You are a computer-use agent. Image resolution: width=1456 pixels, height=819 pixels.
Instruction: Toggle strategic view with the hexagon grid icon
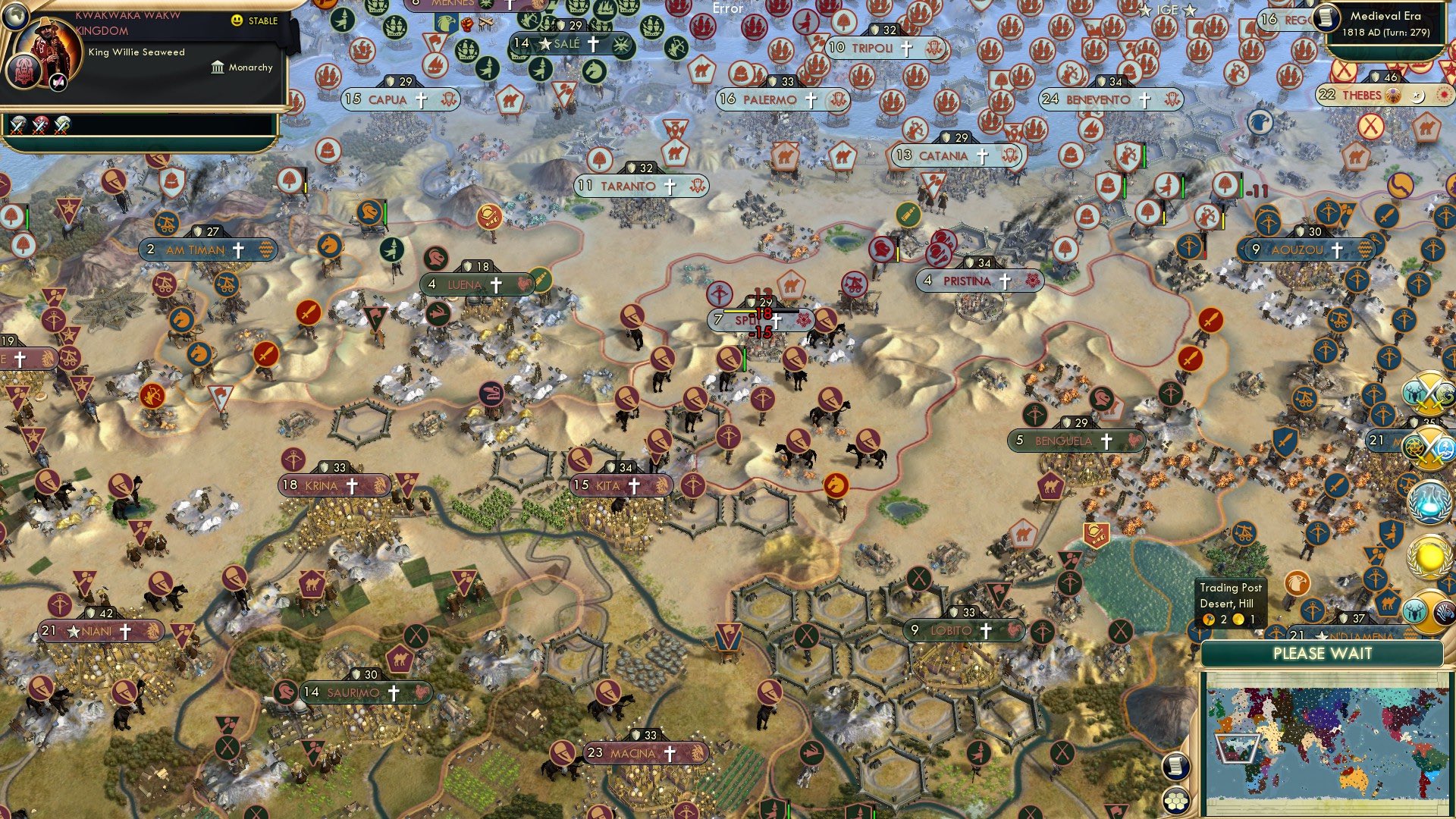[1175, 802]
